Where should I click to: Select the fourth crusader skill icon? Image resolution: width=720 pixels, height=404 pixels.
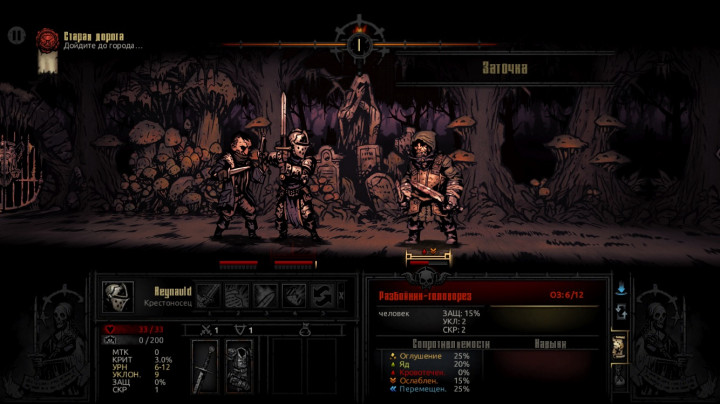pyautogui.click(x=294, y=295)
